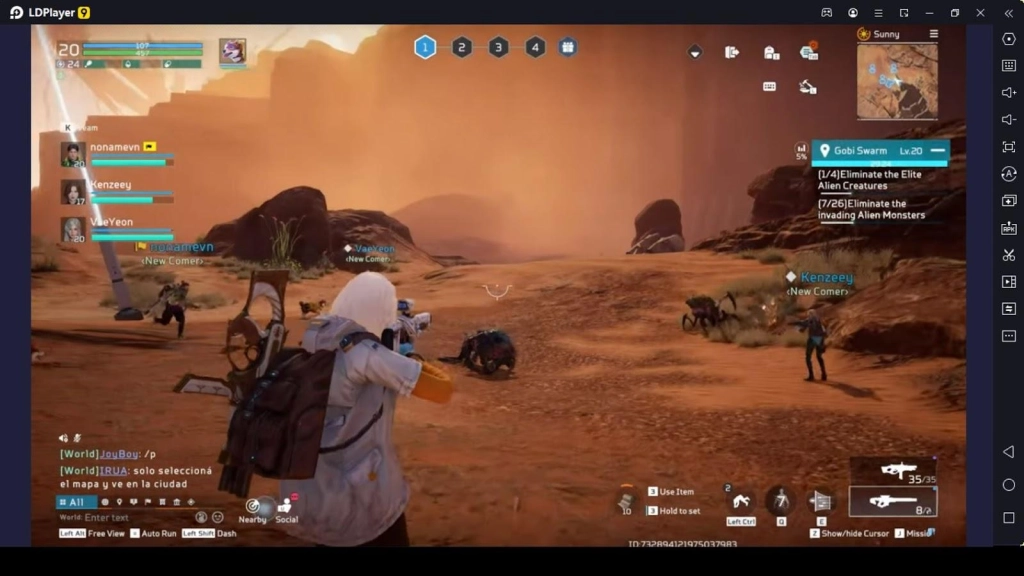Open the backpack inventory icon

click(771, 53)
